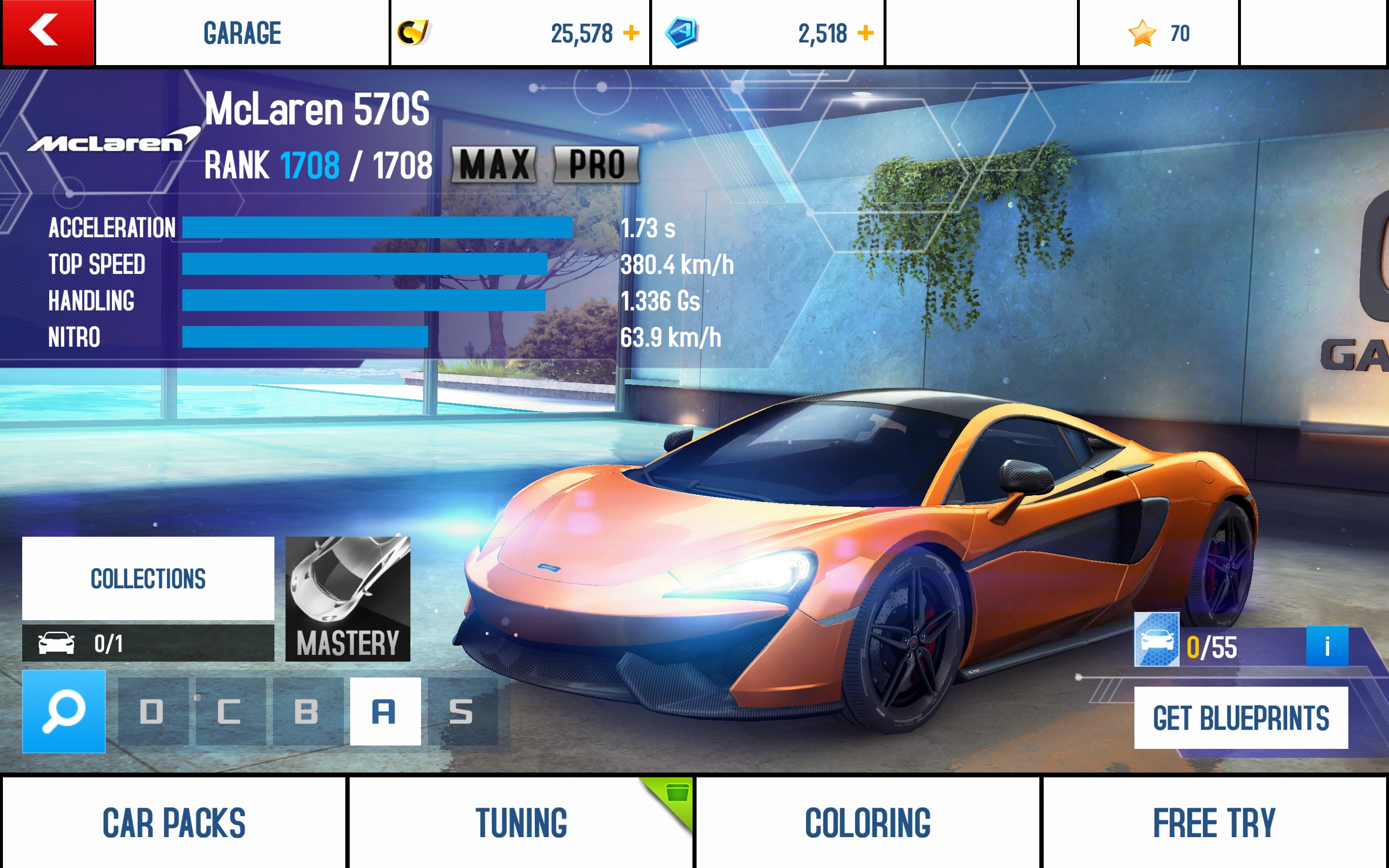Add more credits with the plus icon
The height and width of the screenshot is (868, 1389).
coord(631,33)
